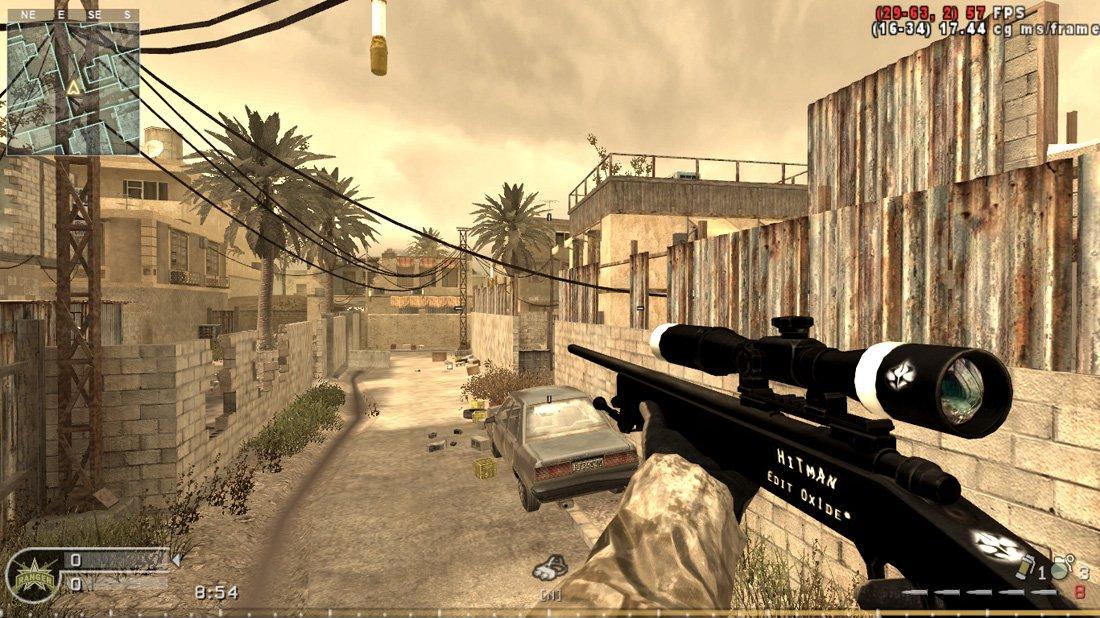Click the compass heading strip above the minimap
This screenshot has height=618, width=1100.
point(72,15)
